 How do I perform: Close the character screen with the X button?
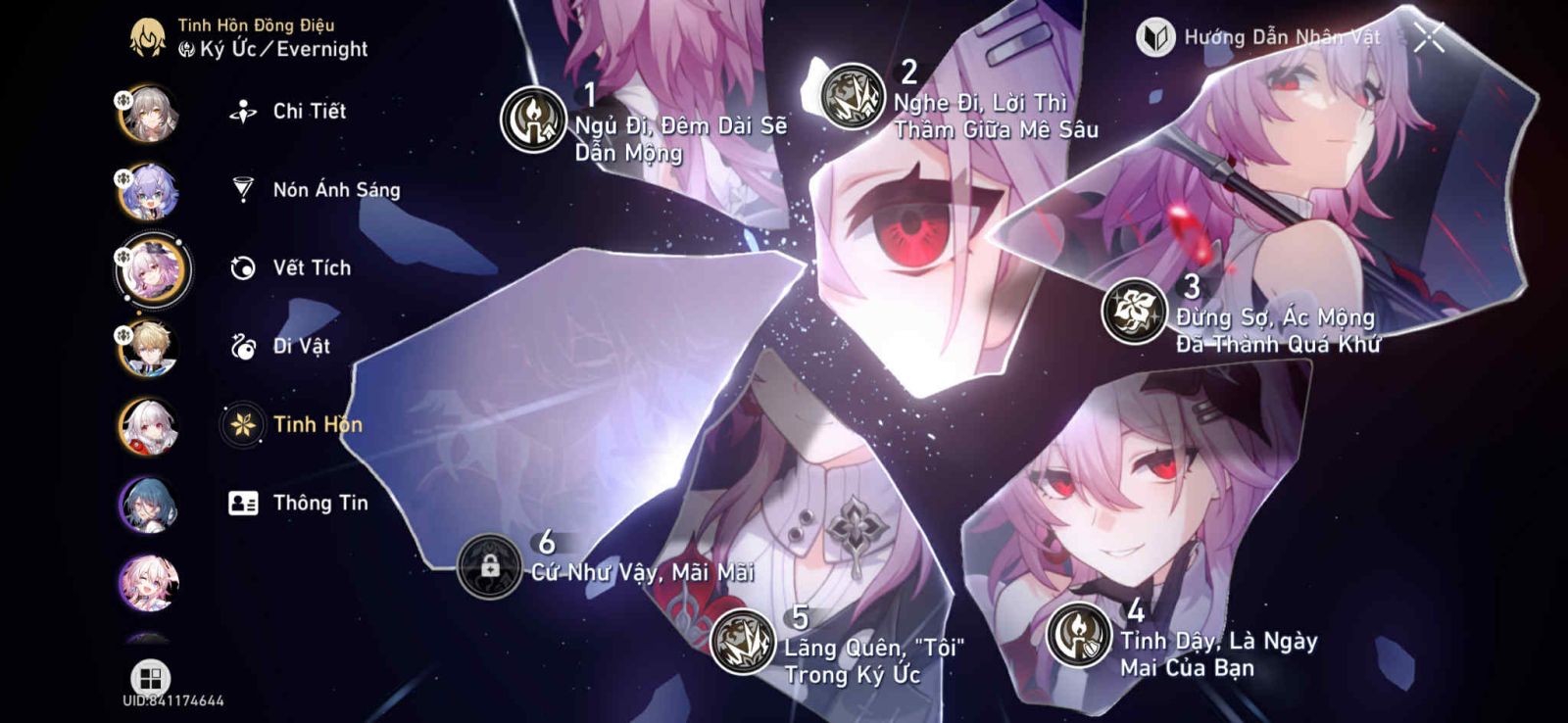point(1428,35)
